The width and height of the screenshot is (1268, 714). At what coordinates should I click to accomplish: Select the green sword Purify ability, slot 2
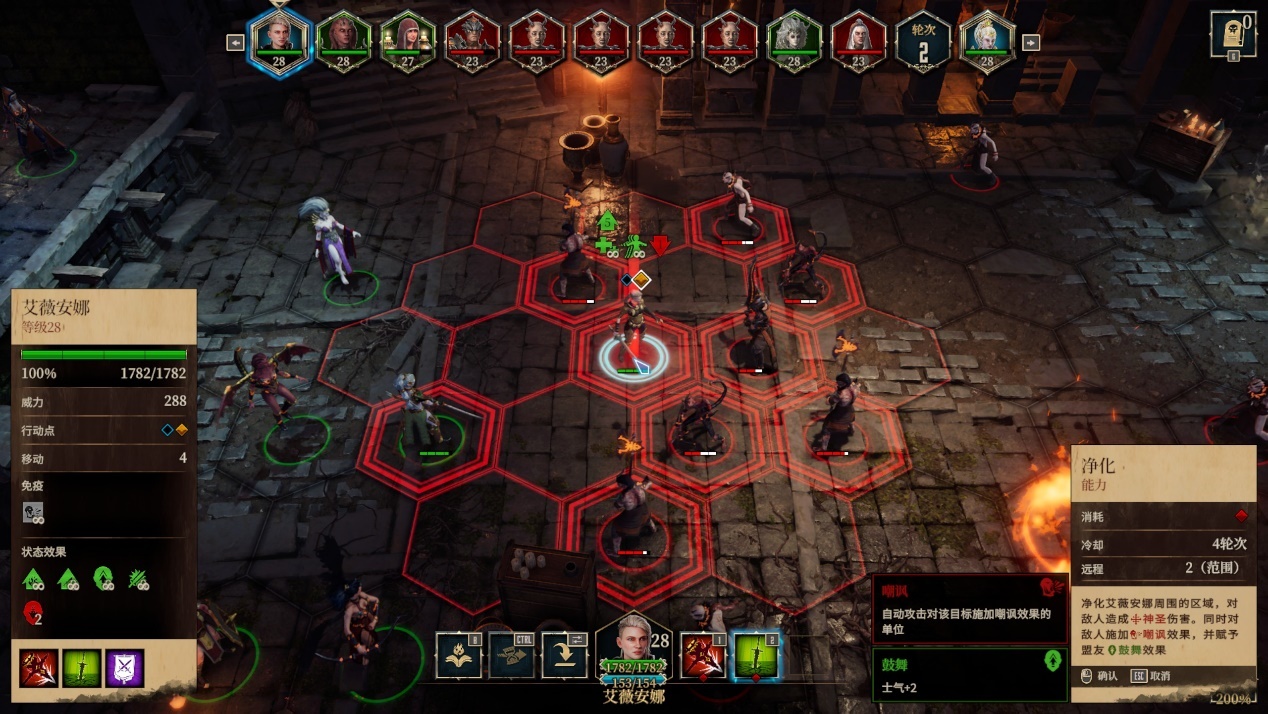756,655
